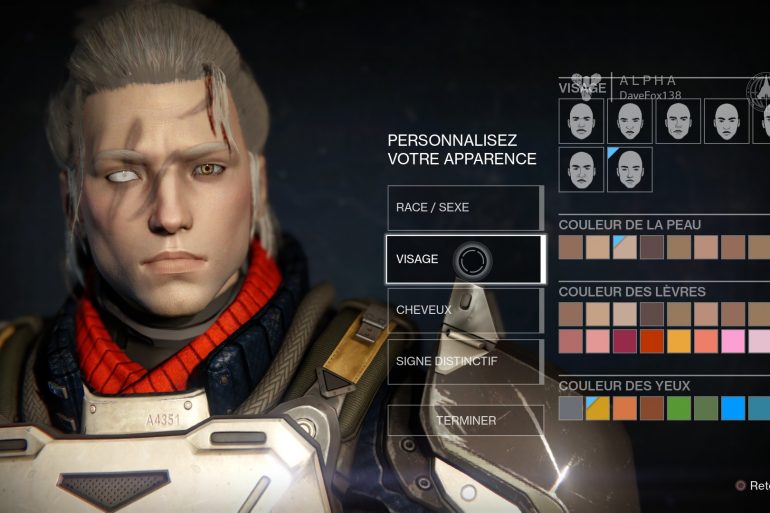This screenshot has height=513, width=770.
Task: Pick the skin color swatch with blue corner
Action: point(625,247)
